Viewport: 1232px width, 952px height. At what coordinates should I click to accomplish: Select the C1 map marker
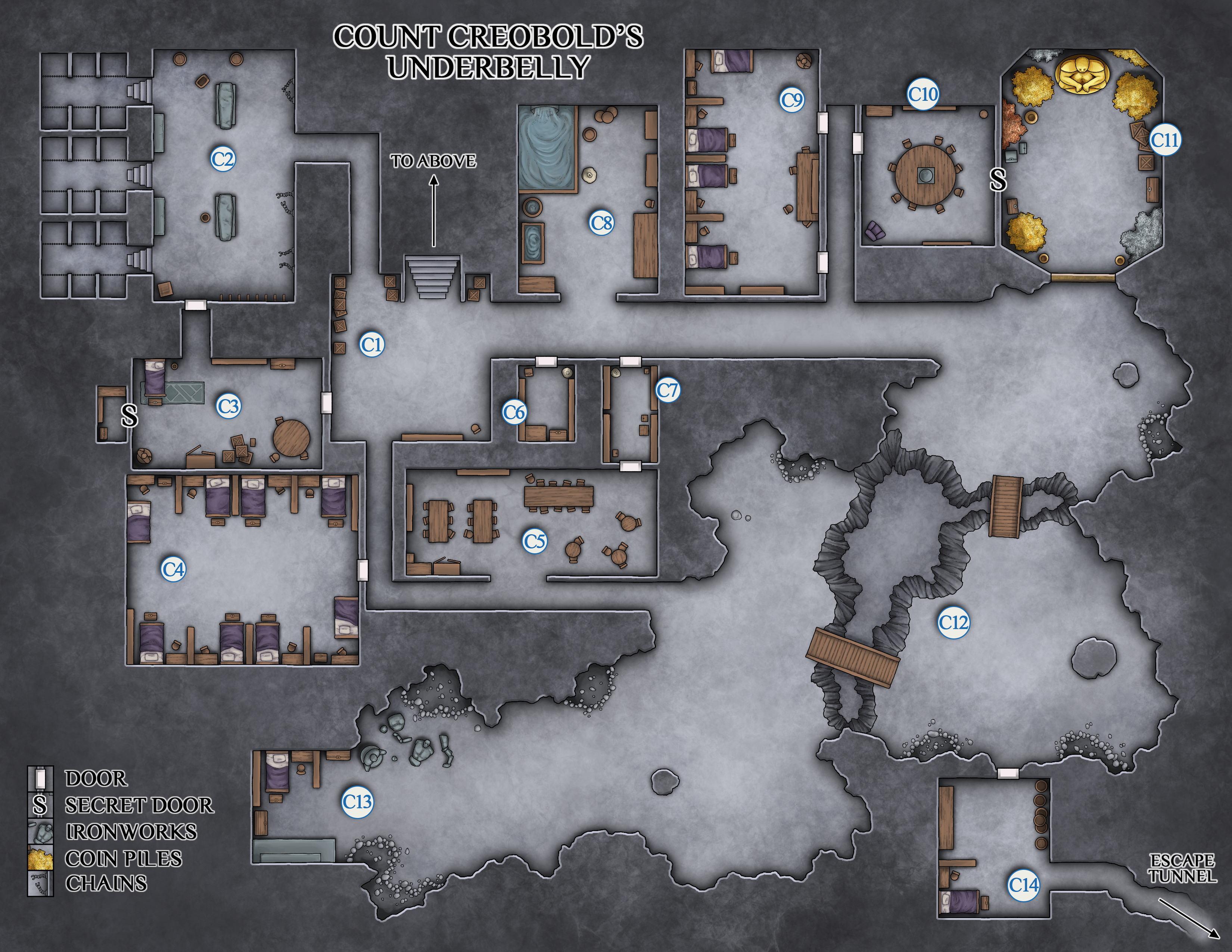pos(372,344)
